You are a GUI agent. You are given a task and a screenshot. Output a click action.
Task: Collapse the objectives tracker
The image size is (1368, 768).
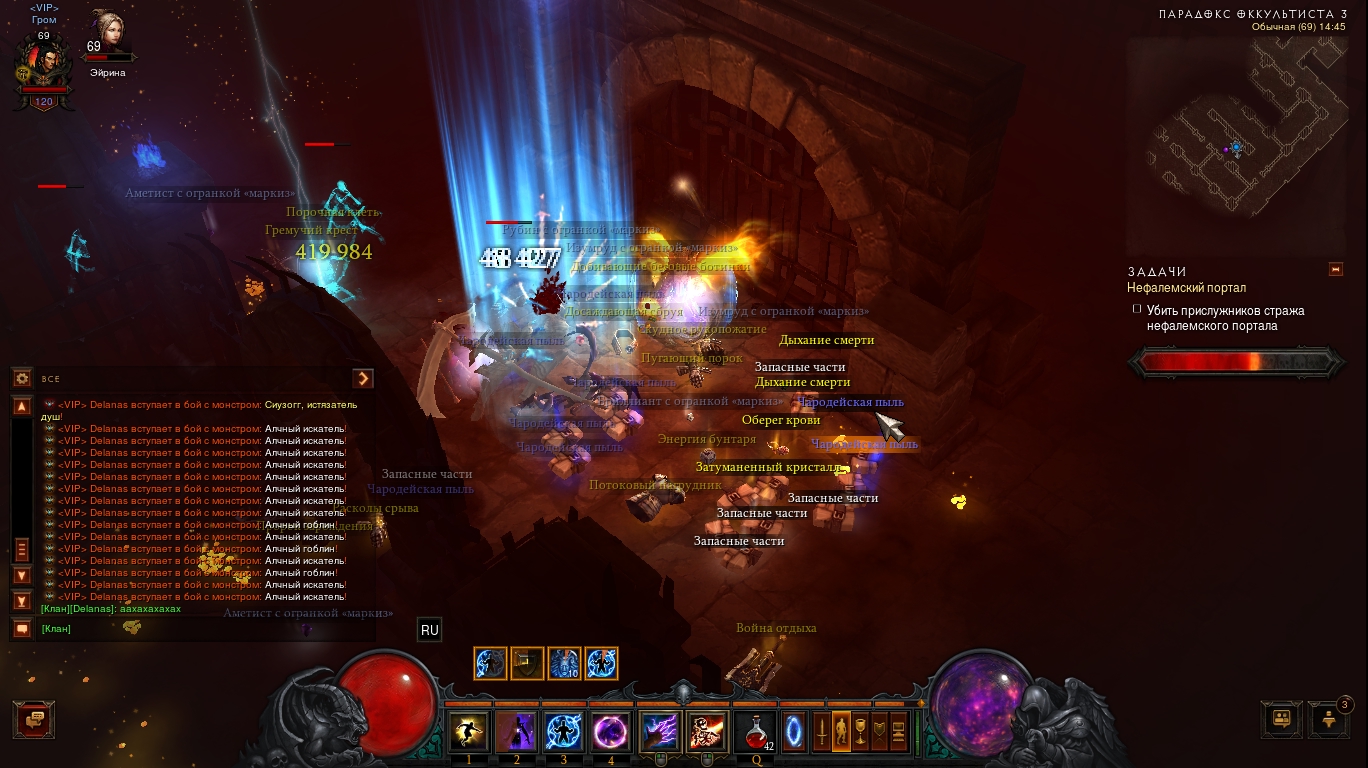click(x=1335, y=269)
